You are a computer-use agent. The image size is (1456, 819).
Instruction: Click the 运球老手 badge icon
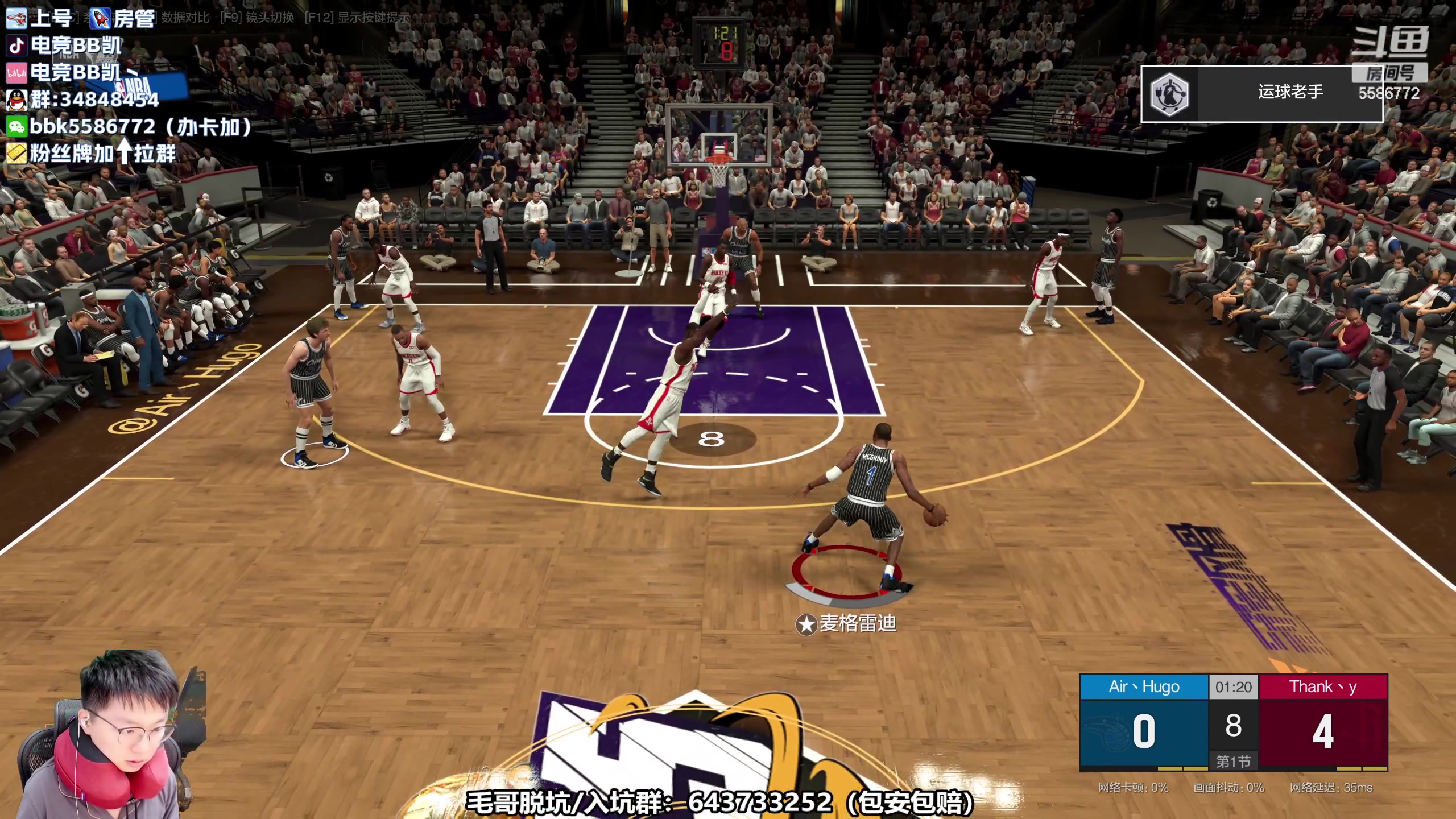point(1169,94)
